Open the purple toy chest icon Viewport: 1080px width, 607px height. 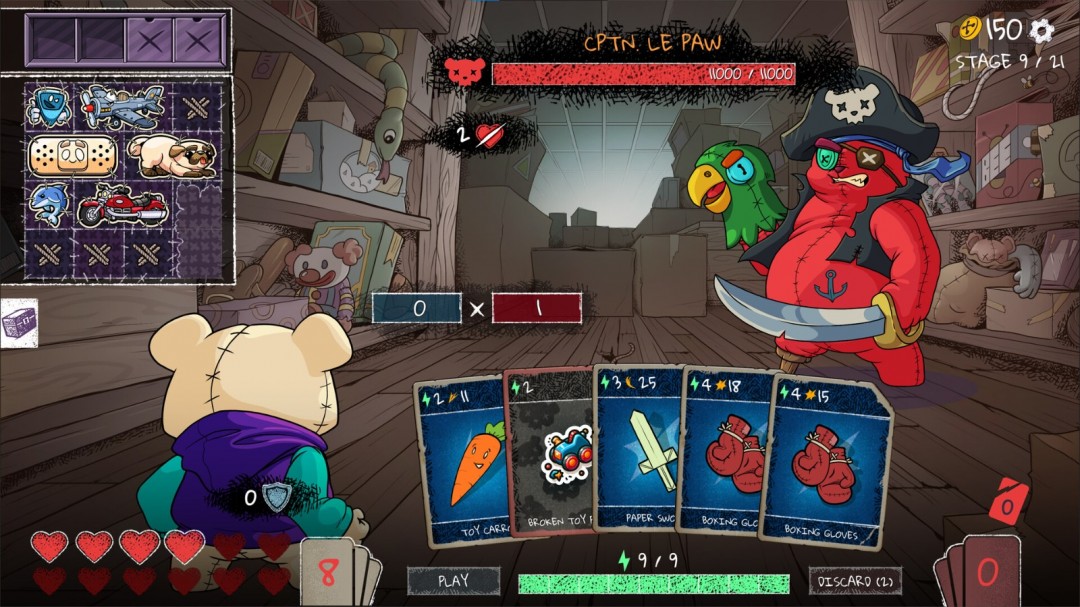(19, 324)
